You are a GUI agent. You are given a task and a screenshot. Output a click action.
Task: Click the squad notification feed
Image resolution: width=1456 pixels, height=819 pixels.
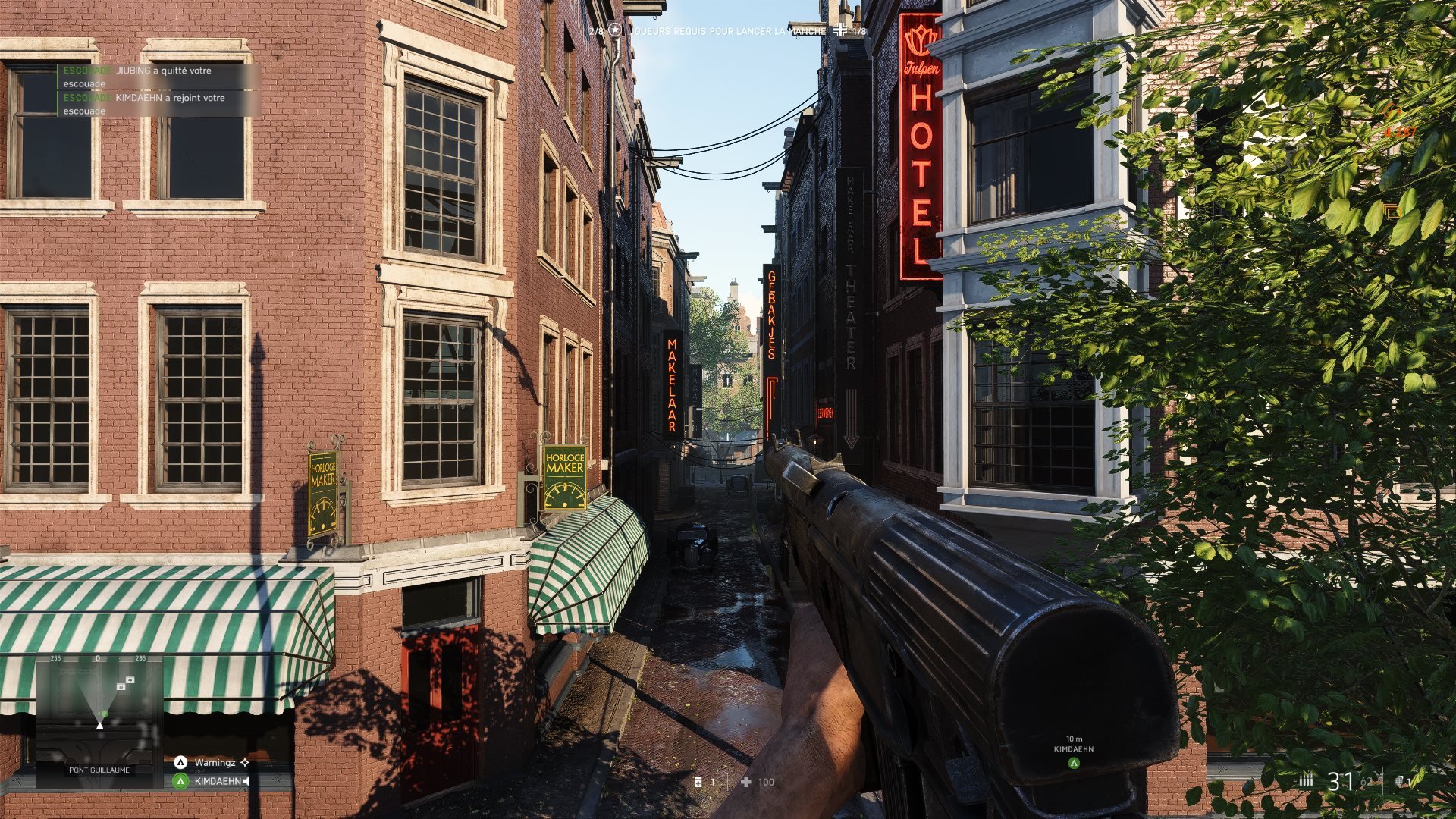(158, 90)
